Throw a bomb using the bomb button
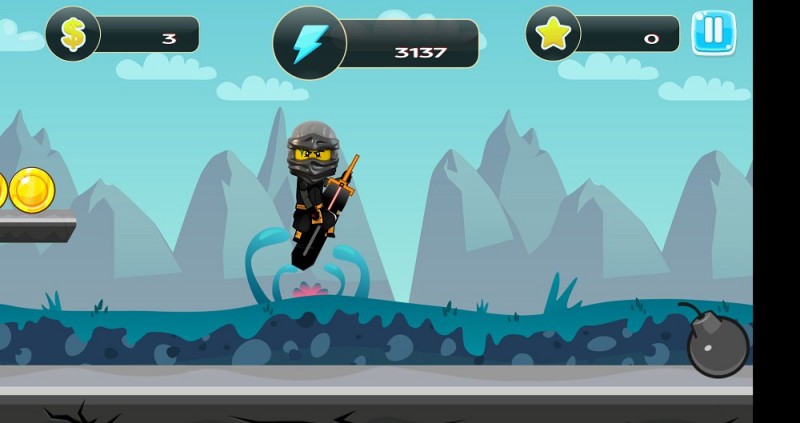Image resolution: width=800 pixels, height=423 pixels. 716,344
